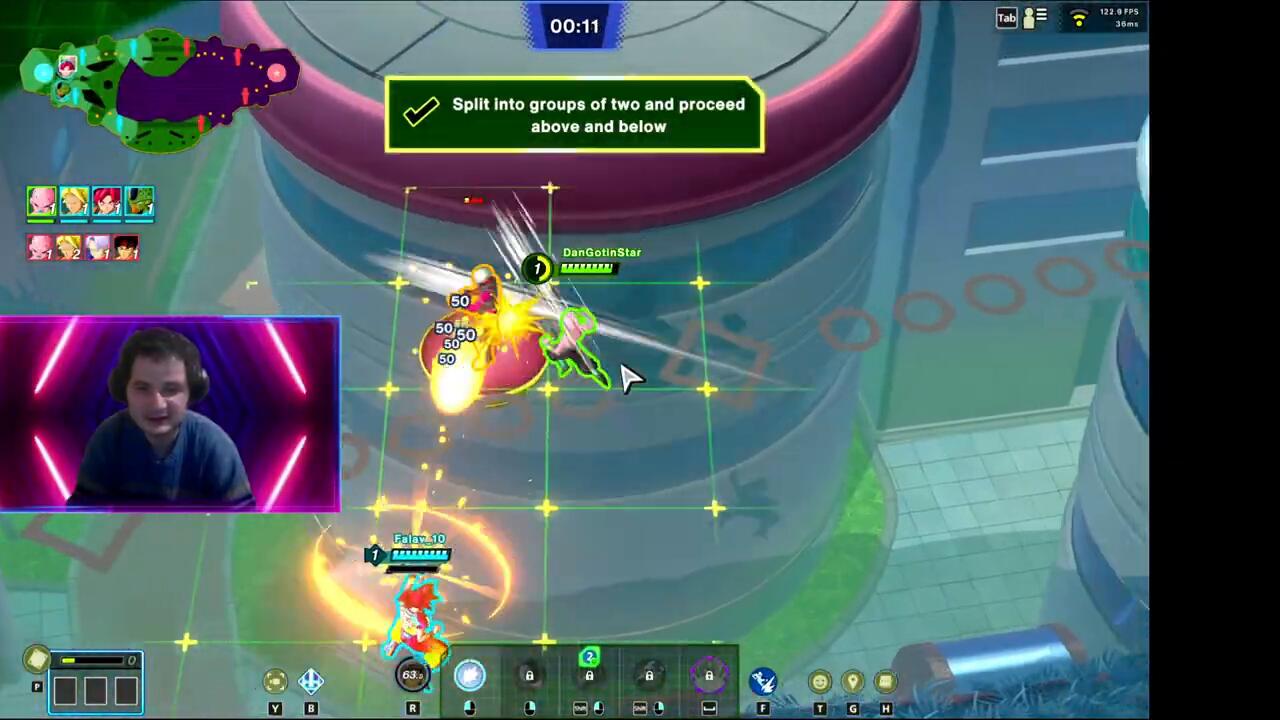Place a map pin ping
1280x720 pixels.
coord(853,682)
